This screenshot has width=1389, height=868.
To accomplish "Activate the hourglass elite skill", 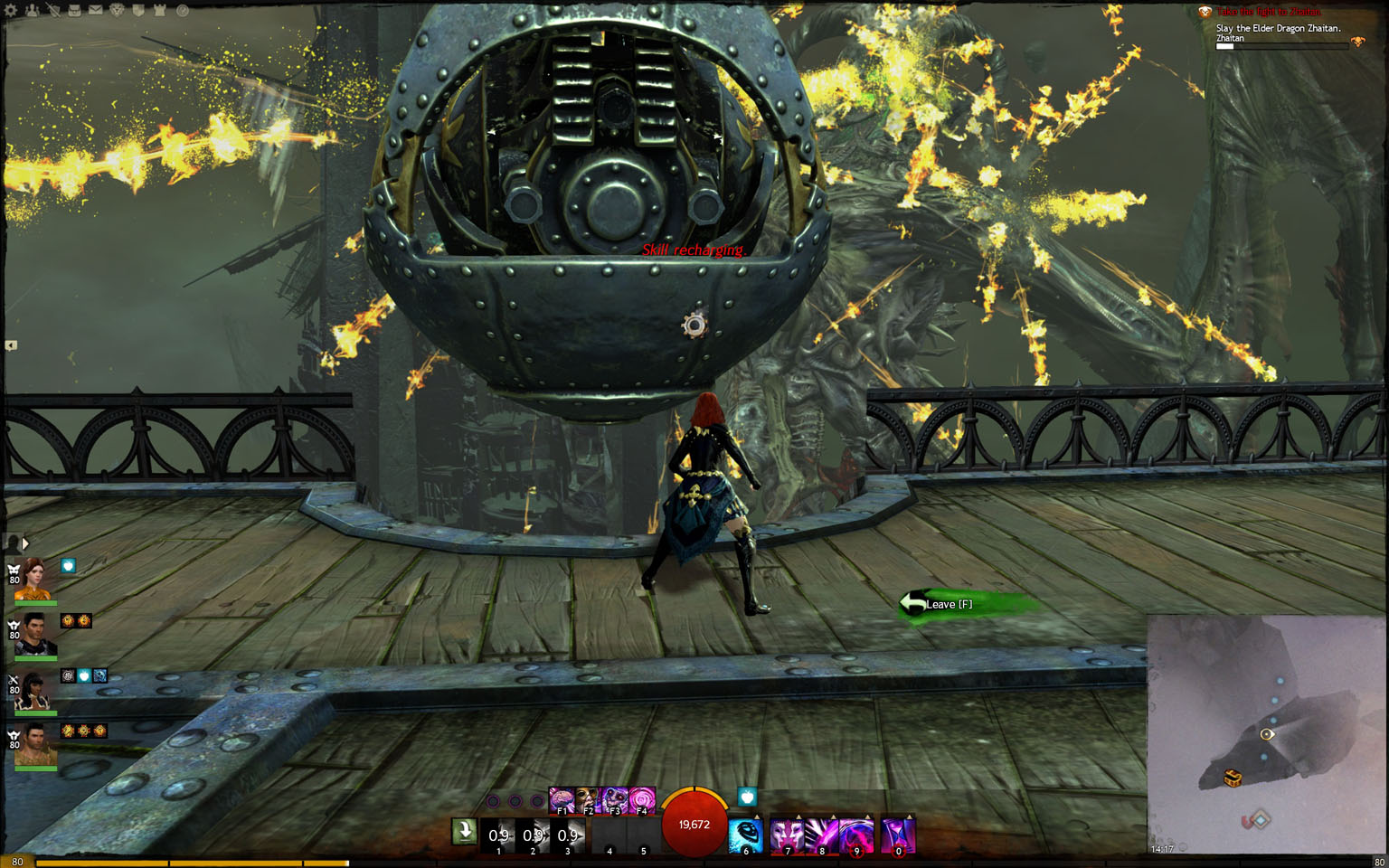I will pyautogui.click(x=898, y=835).
